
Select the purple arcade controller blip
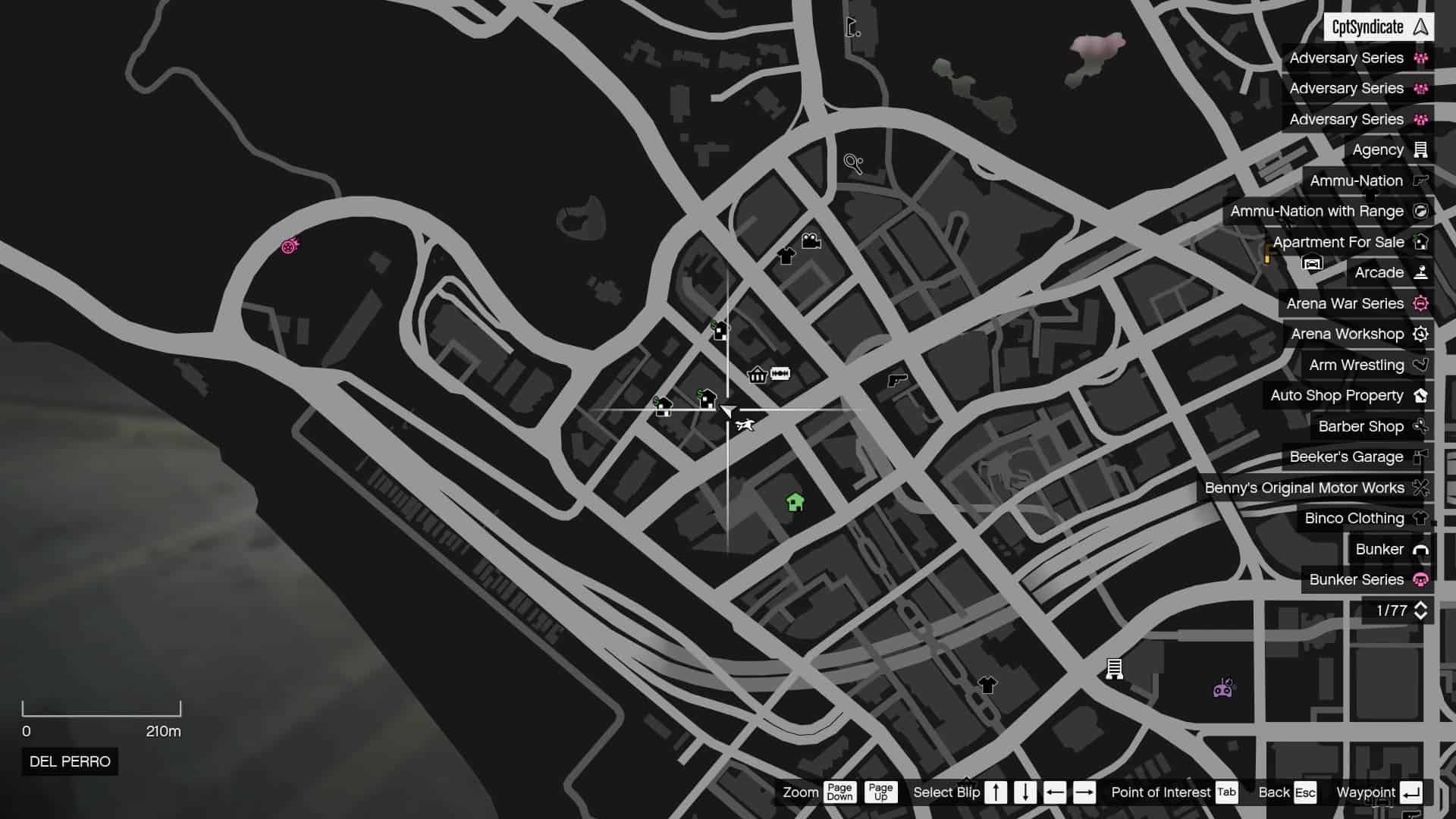click(1222, 689)
